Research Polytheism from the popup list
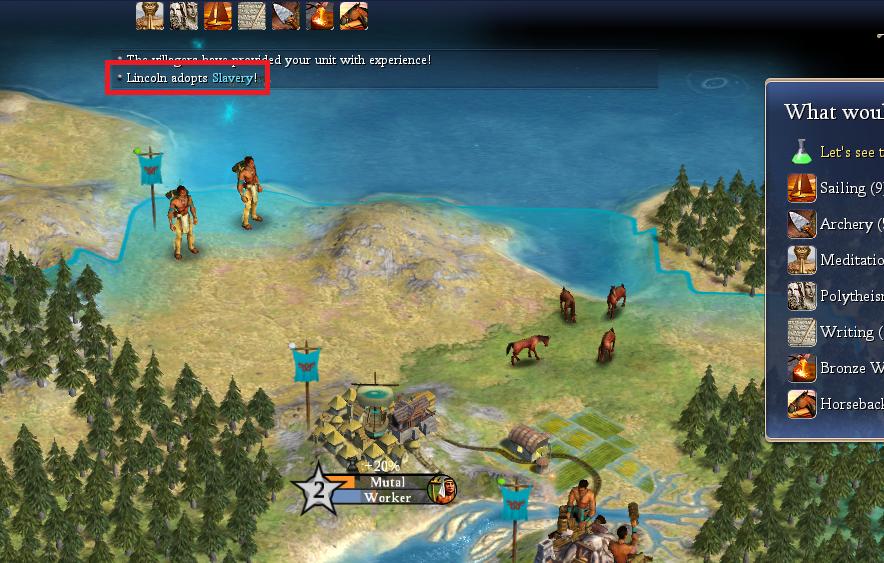The height and width of the screenshot is (563, 884). click(850, 296)
